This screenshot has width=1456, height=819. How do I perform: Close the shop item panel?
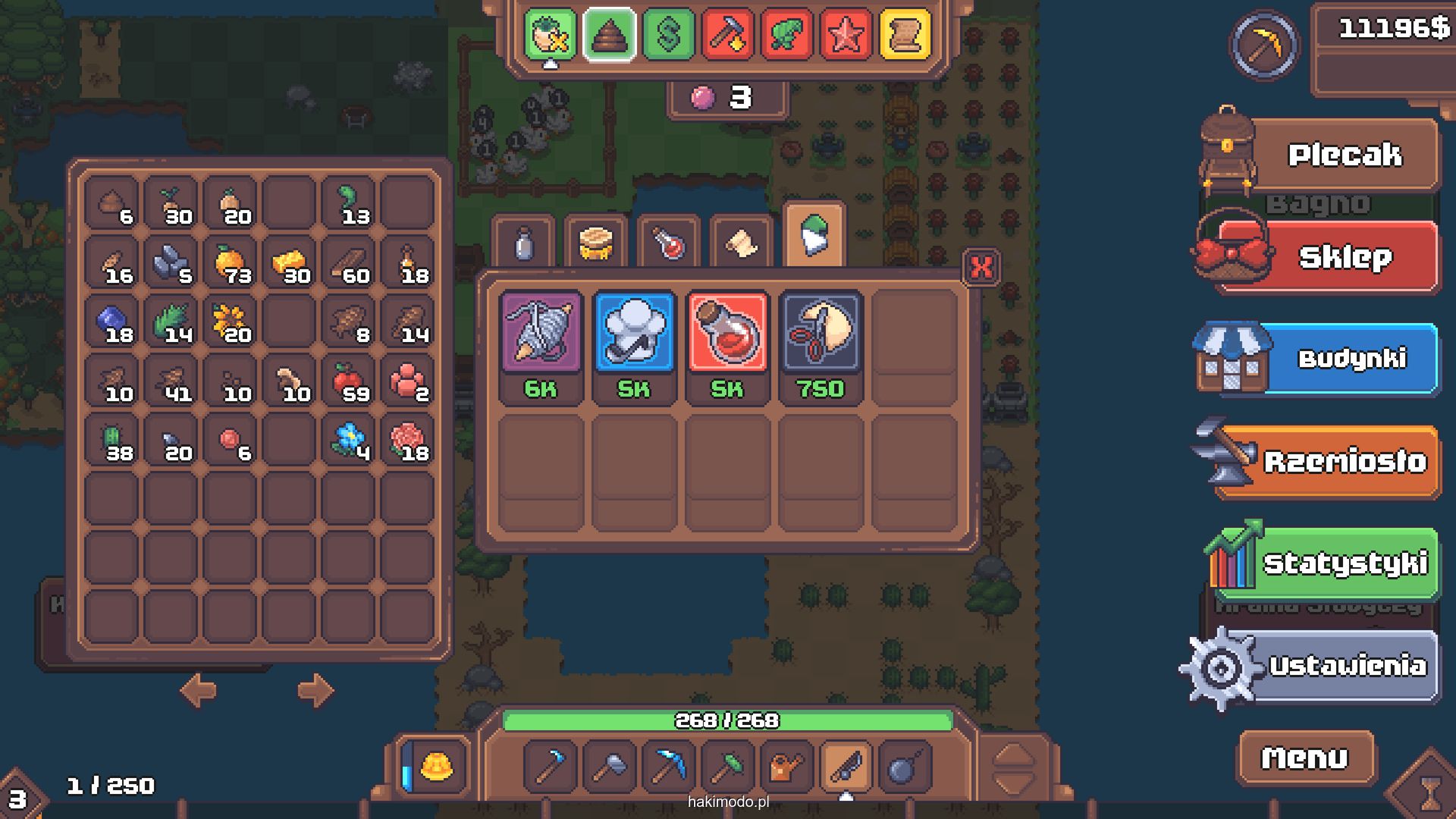(x=981, y=267)
